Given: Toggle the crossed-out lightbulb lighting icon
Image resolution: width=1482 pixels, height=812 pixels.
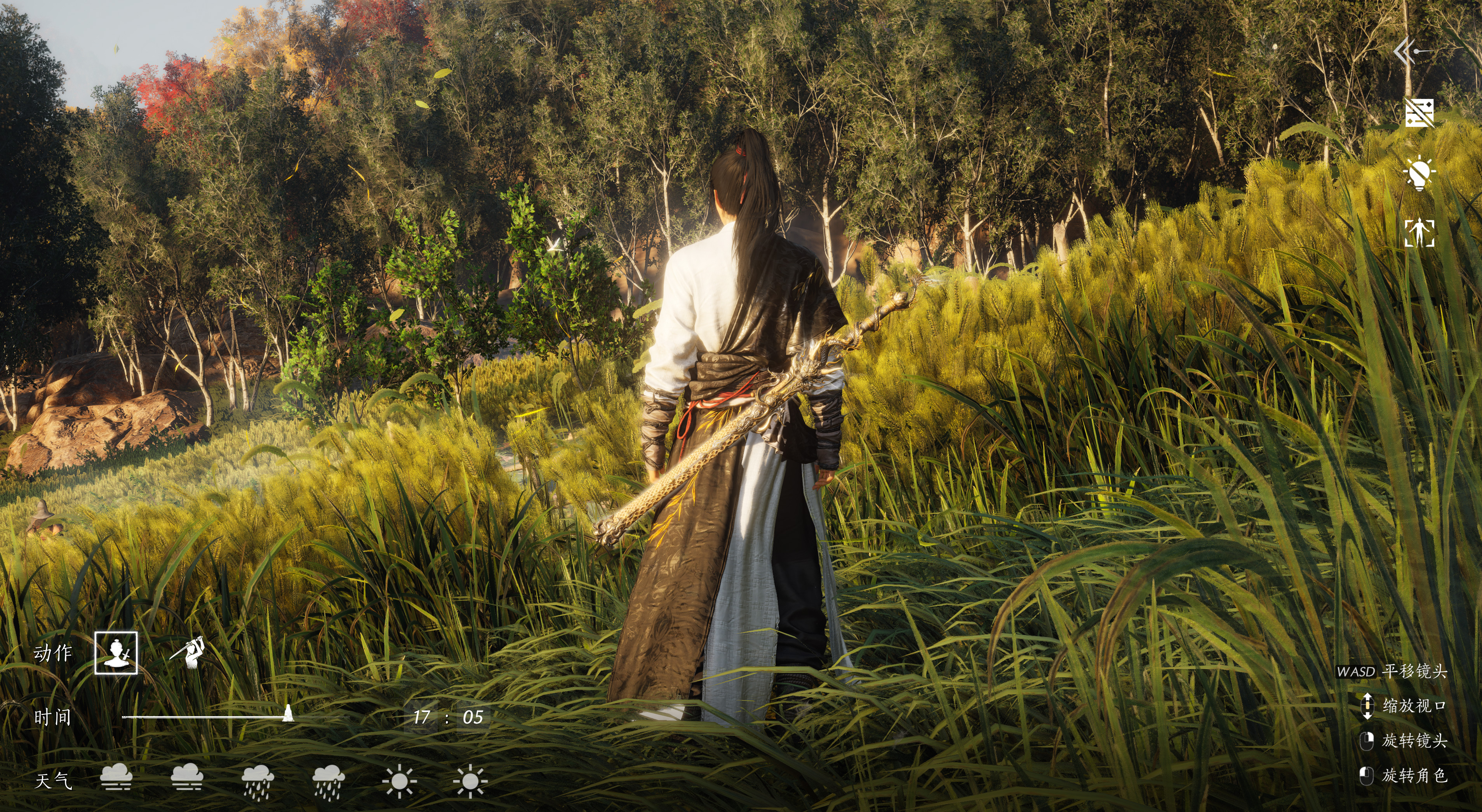Looking at the screenshot, I should tap(1419, 172).
